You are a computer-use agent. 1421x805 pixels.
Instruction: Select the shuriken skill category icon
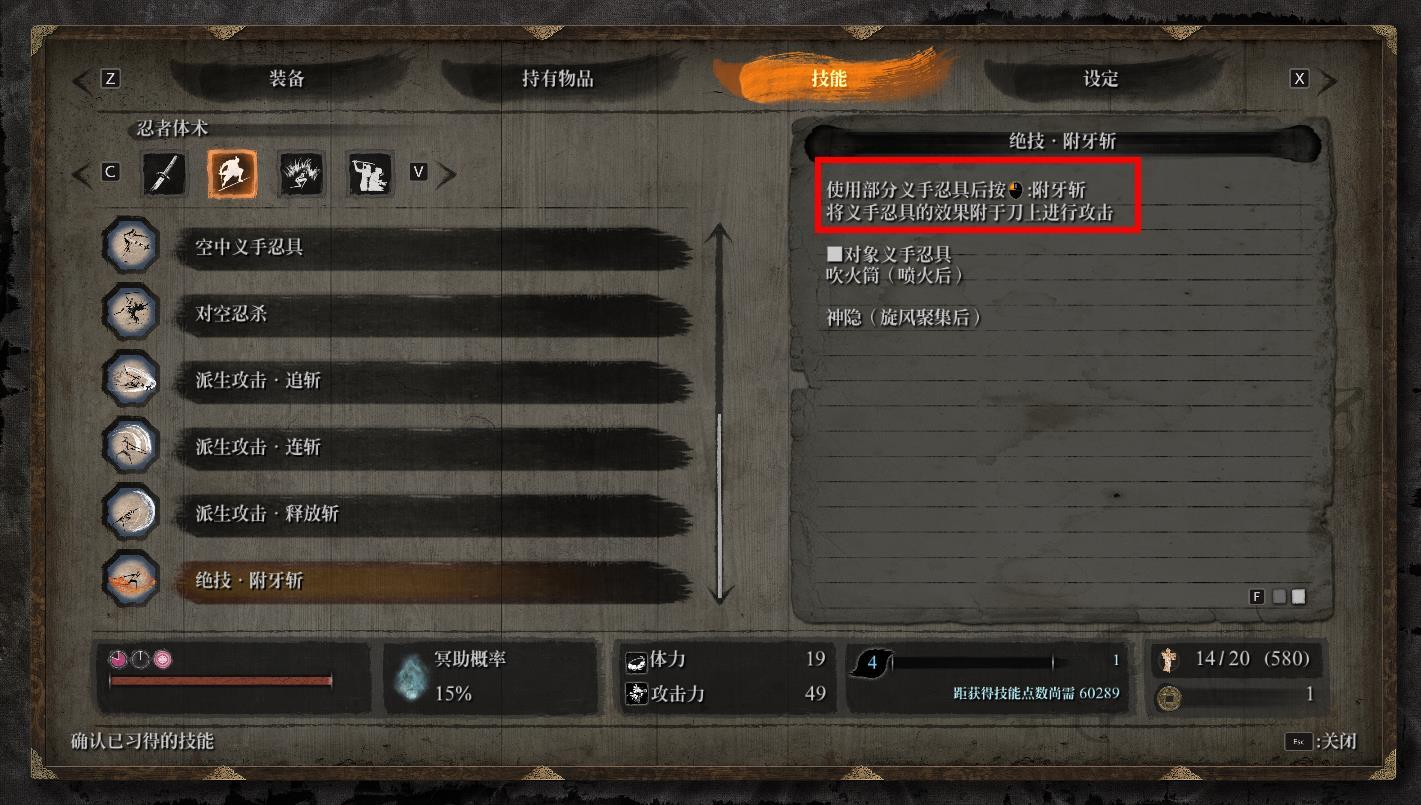(x=163, y=173)
